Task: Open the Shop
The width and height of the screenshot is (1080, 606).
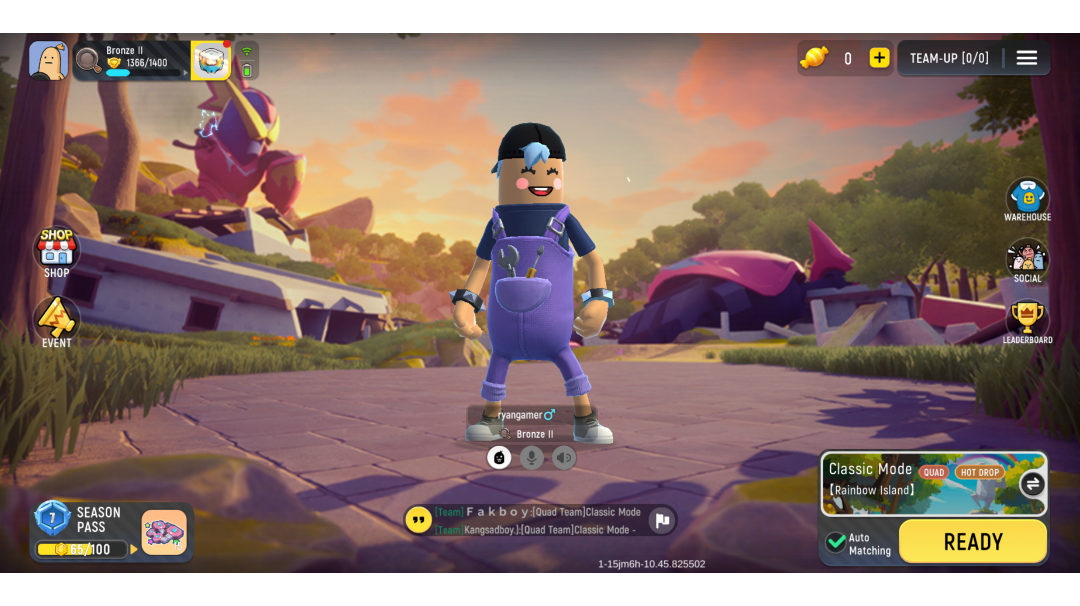Action: [x=57, y=251]
